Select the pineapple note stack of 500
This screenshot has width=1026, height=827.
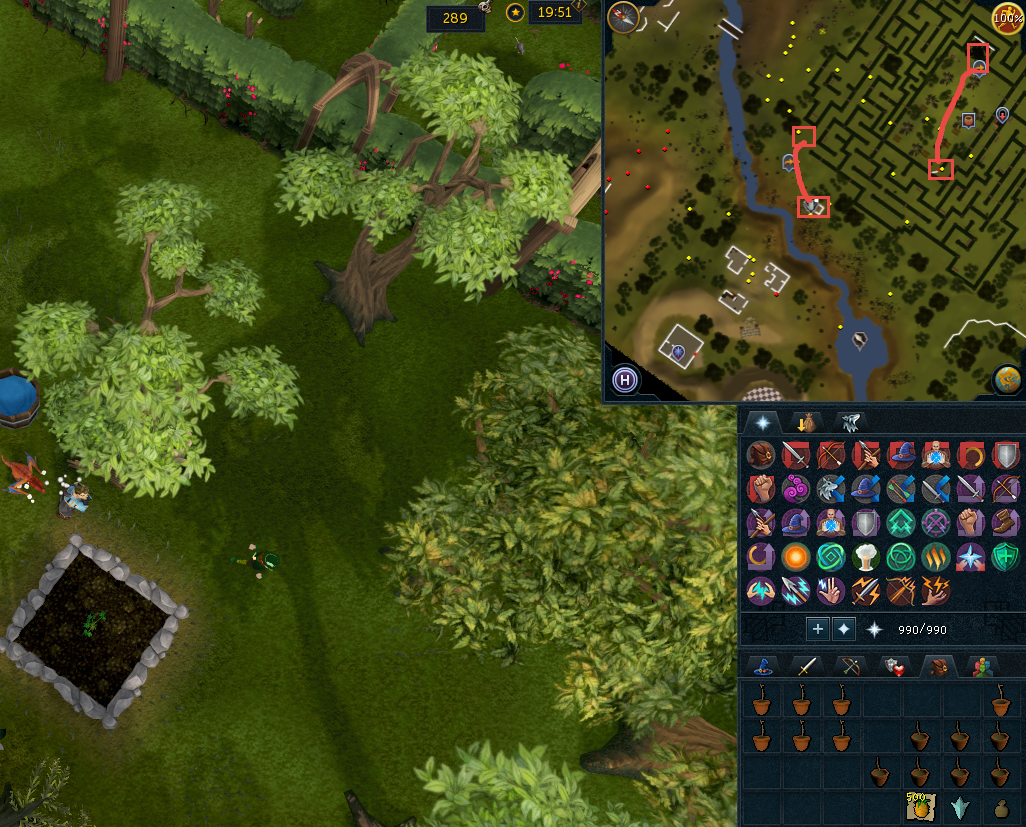point(919,807)
